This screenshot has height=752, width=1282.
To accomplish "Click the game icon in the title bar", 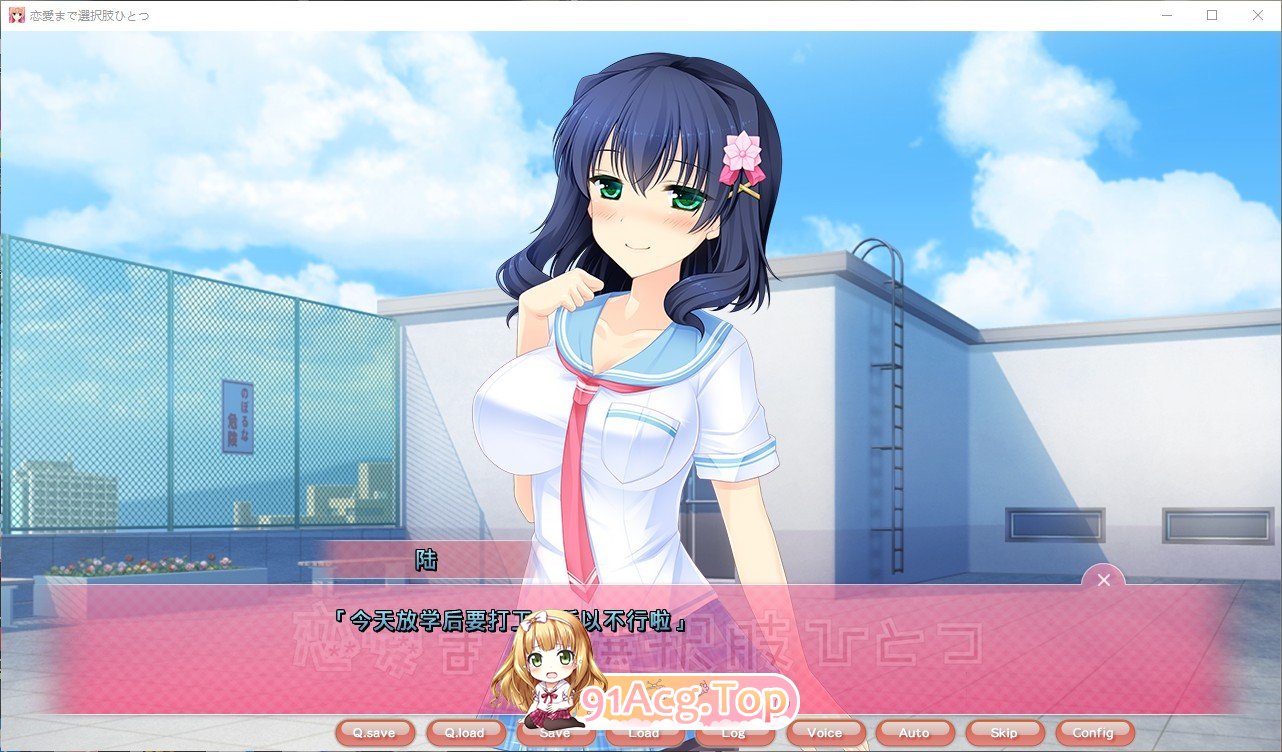I will 15,15.
